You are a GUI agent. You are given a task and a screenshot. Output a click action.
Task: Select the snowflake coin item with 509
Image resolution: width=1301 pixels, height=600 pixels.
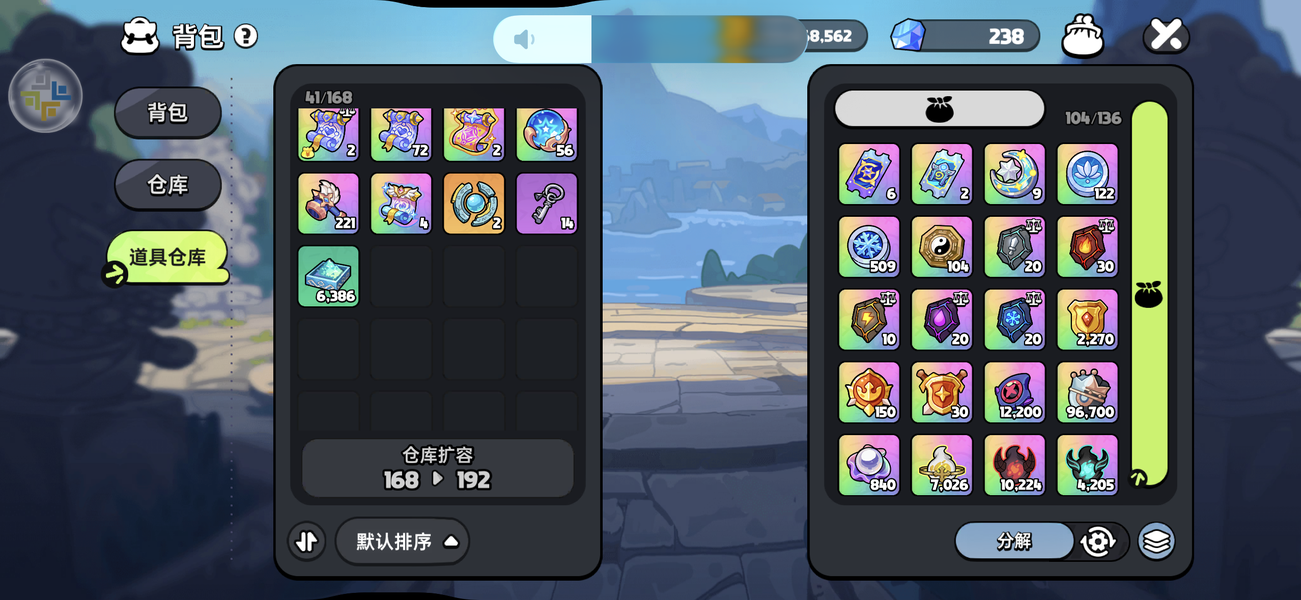pos(869,246)
